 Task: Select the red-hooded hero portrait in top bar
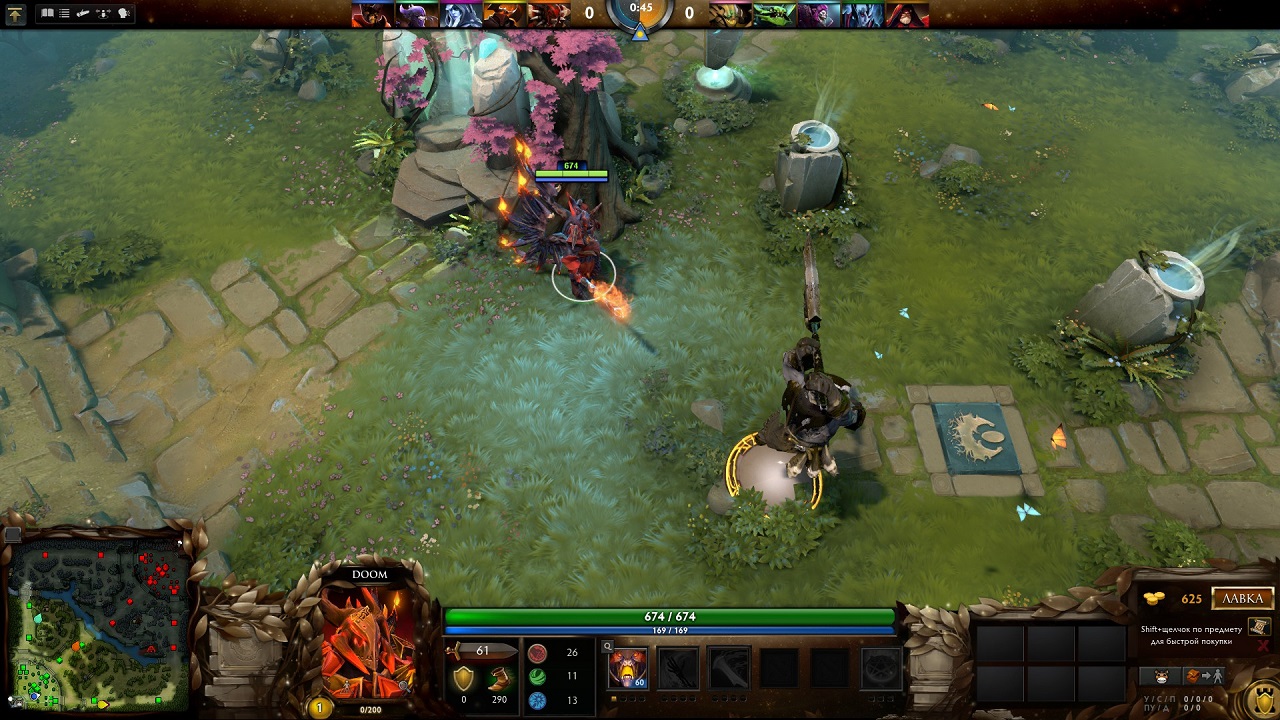[907, 14]
